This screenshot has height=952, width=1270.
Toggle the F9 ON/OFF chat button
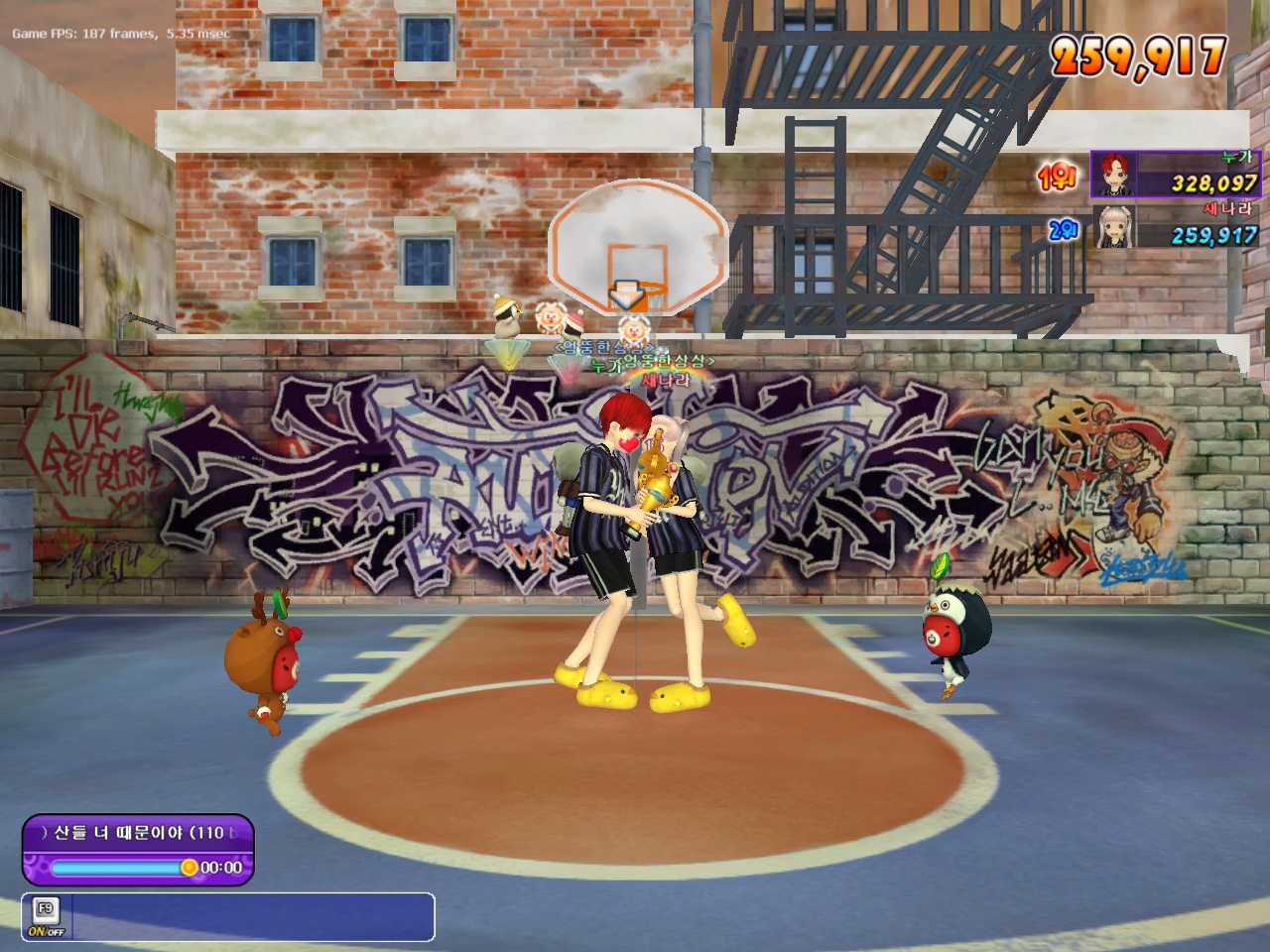pos(45,916)
